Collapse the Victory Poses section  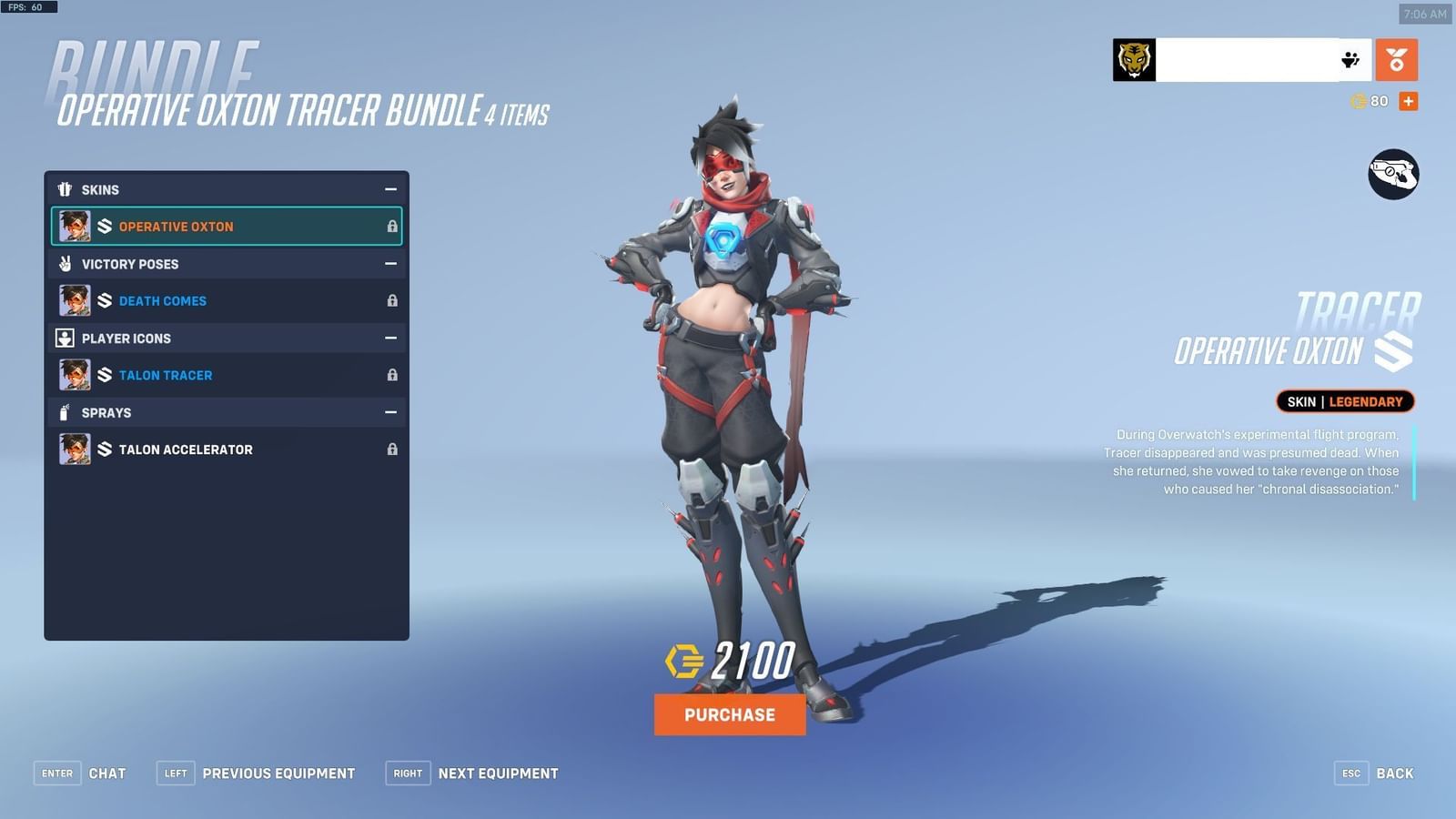(x=391, y=264)
